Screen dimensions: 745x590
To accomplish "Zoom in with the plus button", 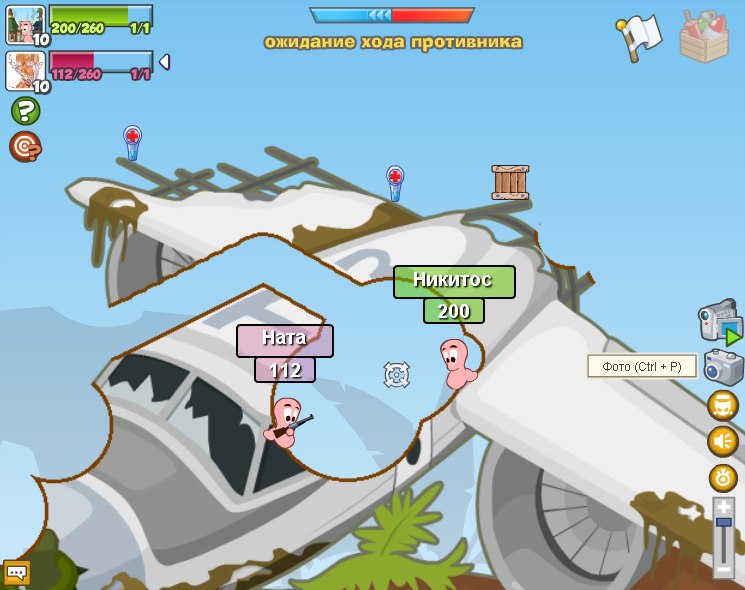I will click(x=723, y=507).
